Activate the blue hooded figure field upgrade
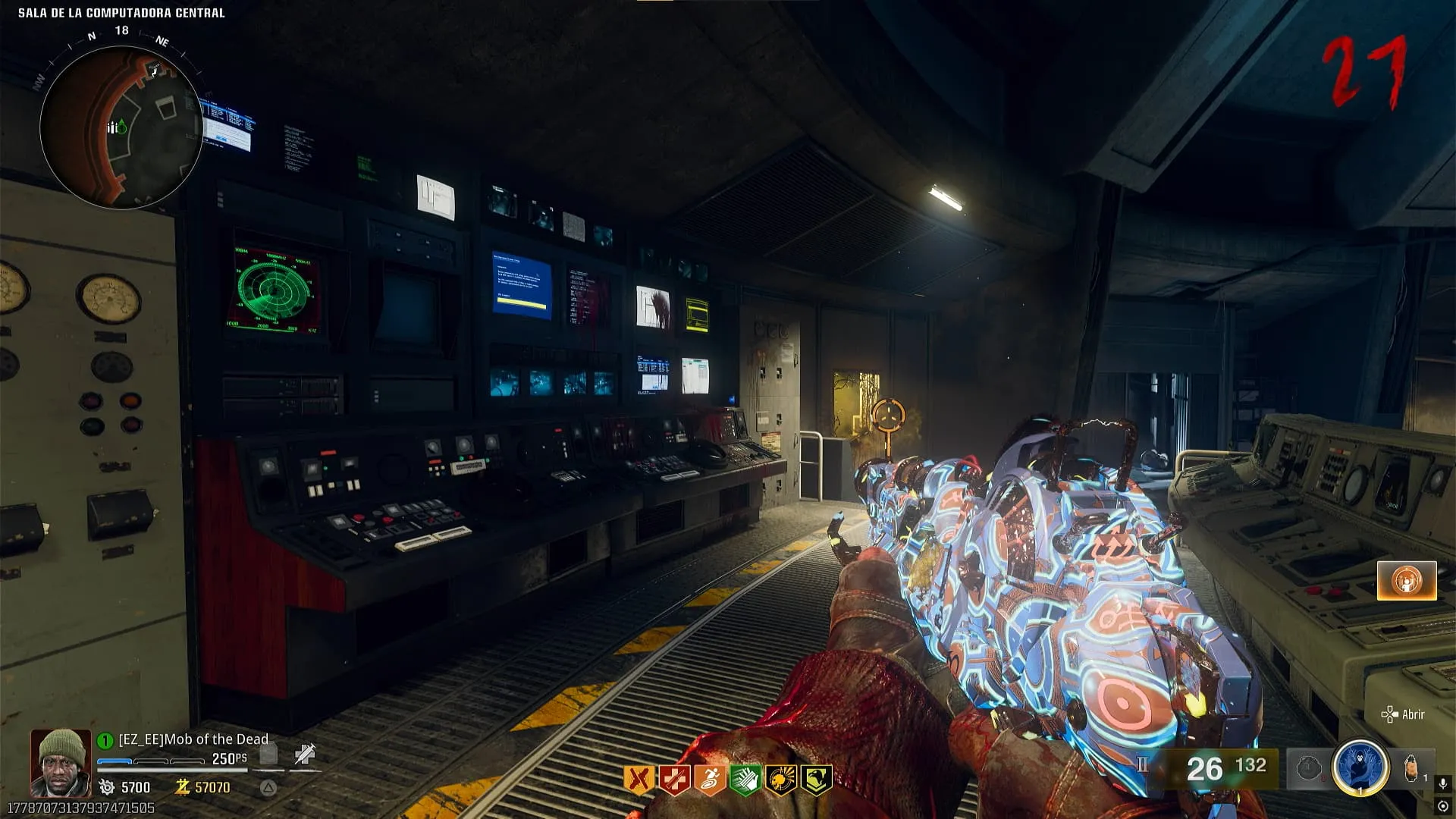 coord(1360,767)
